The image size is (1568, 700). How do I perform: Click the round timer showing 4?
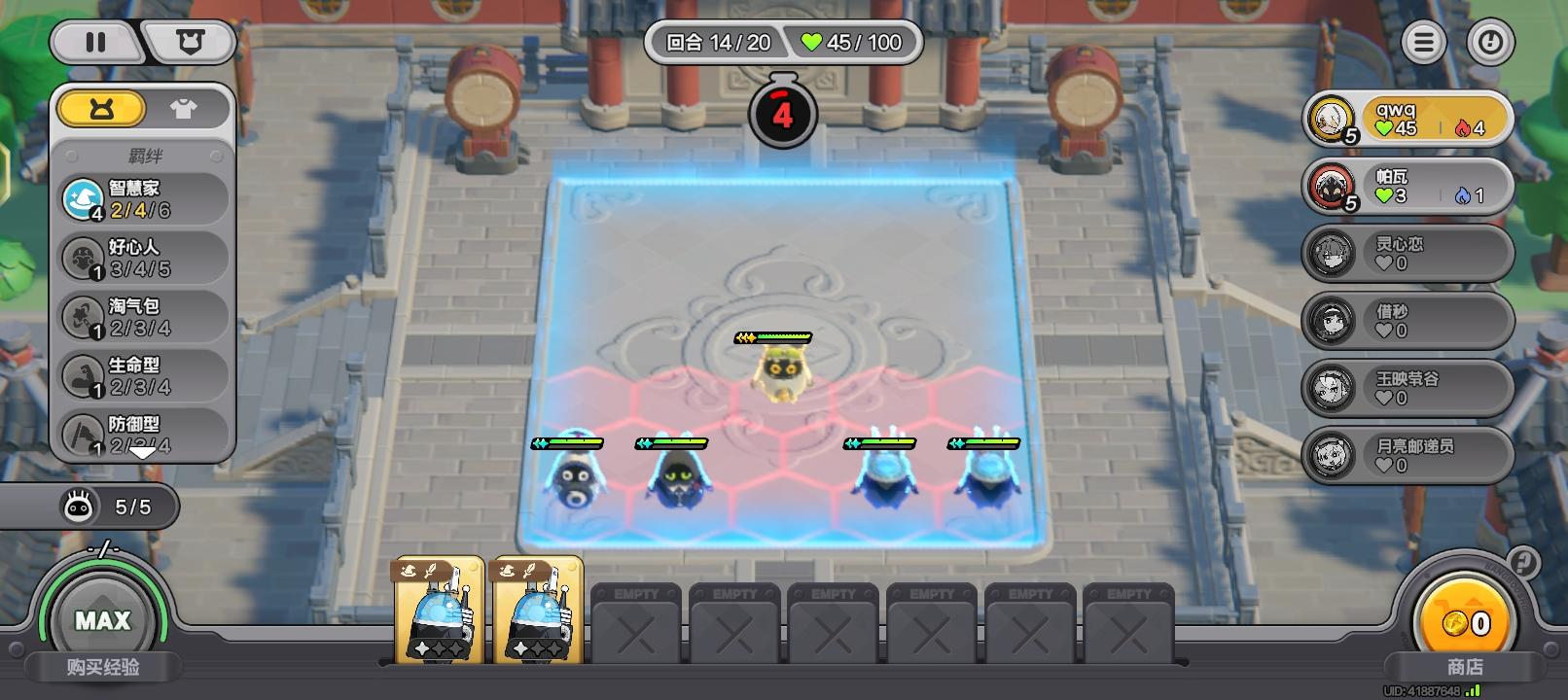tap(783, 112)
